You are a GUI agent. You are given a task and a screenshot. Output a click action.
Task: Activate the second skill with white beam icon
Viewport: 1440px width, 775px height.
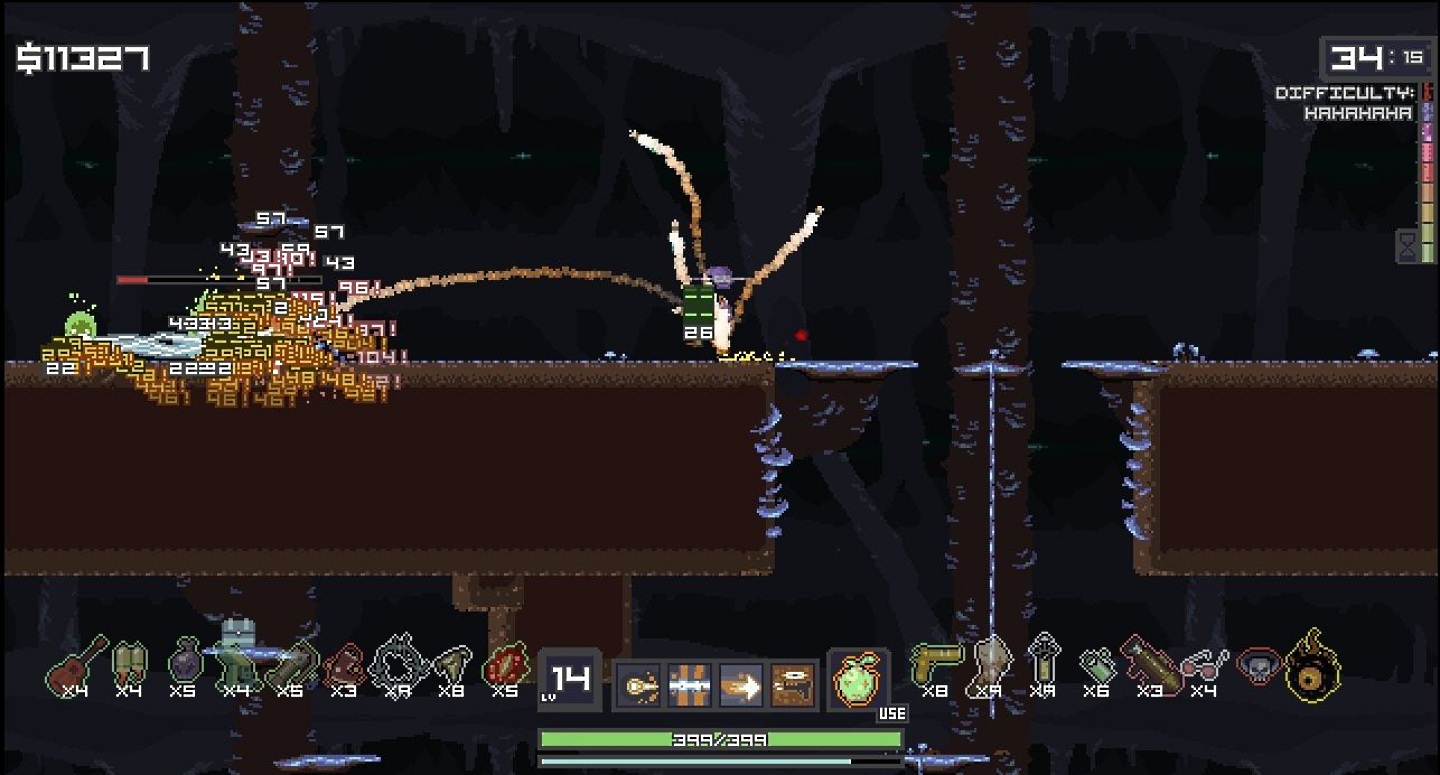[x=689, y=686]
